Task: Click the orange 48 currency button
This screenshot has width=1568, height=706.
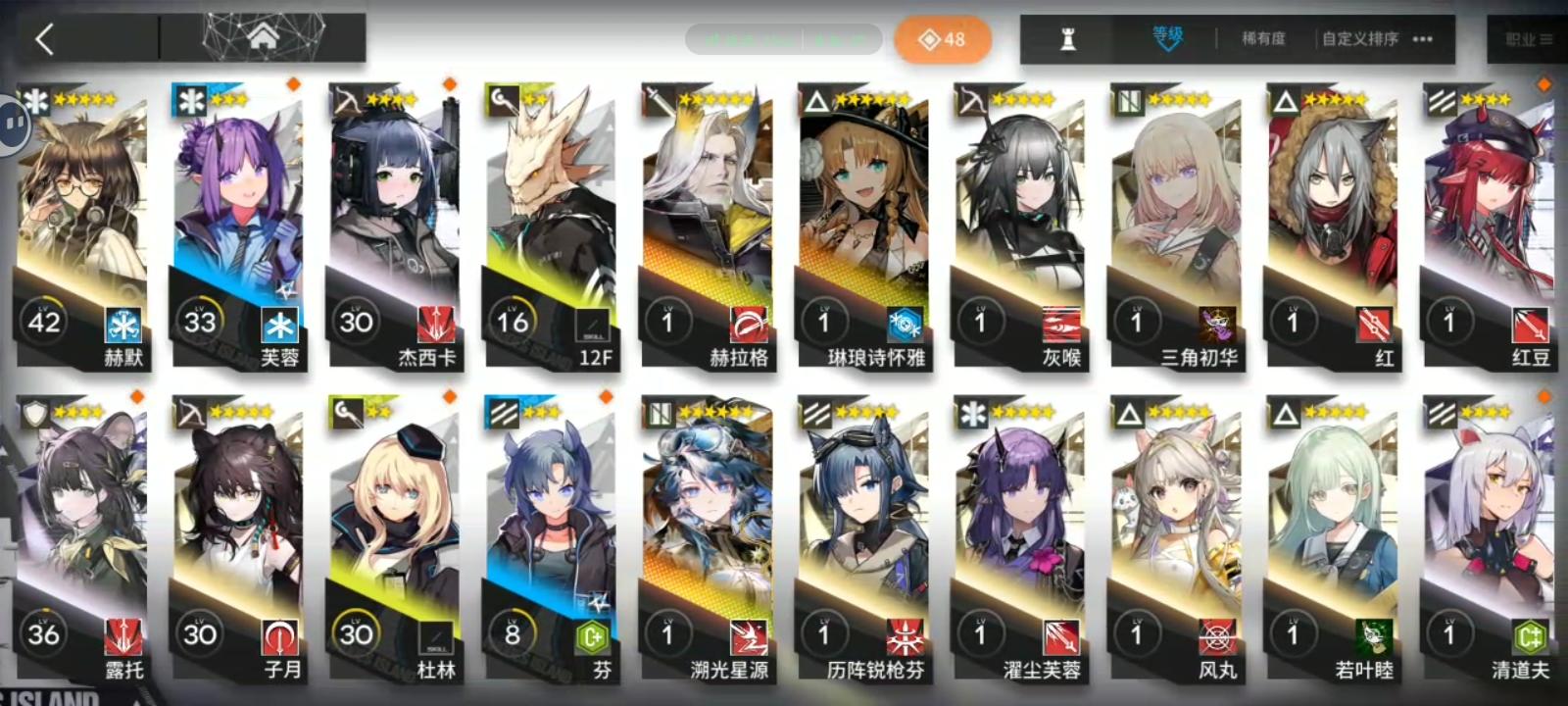Action: pyautogui.click(x=942, y=40)
